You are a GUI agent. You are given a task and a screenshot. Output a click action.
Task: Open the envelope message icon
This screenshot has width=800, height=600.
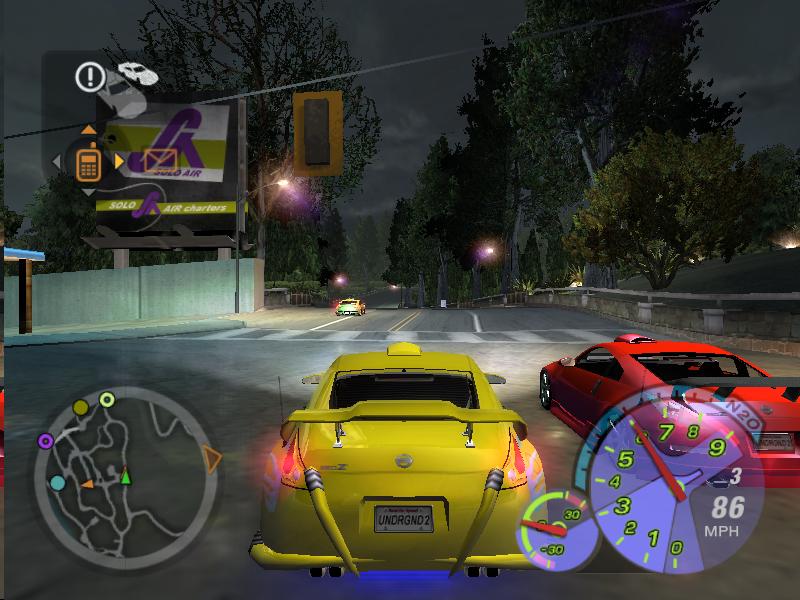point(159,160)
